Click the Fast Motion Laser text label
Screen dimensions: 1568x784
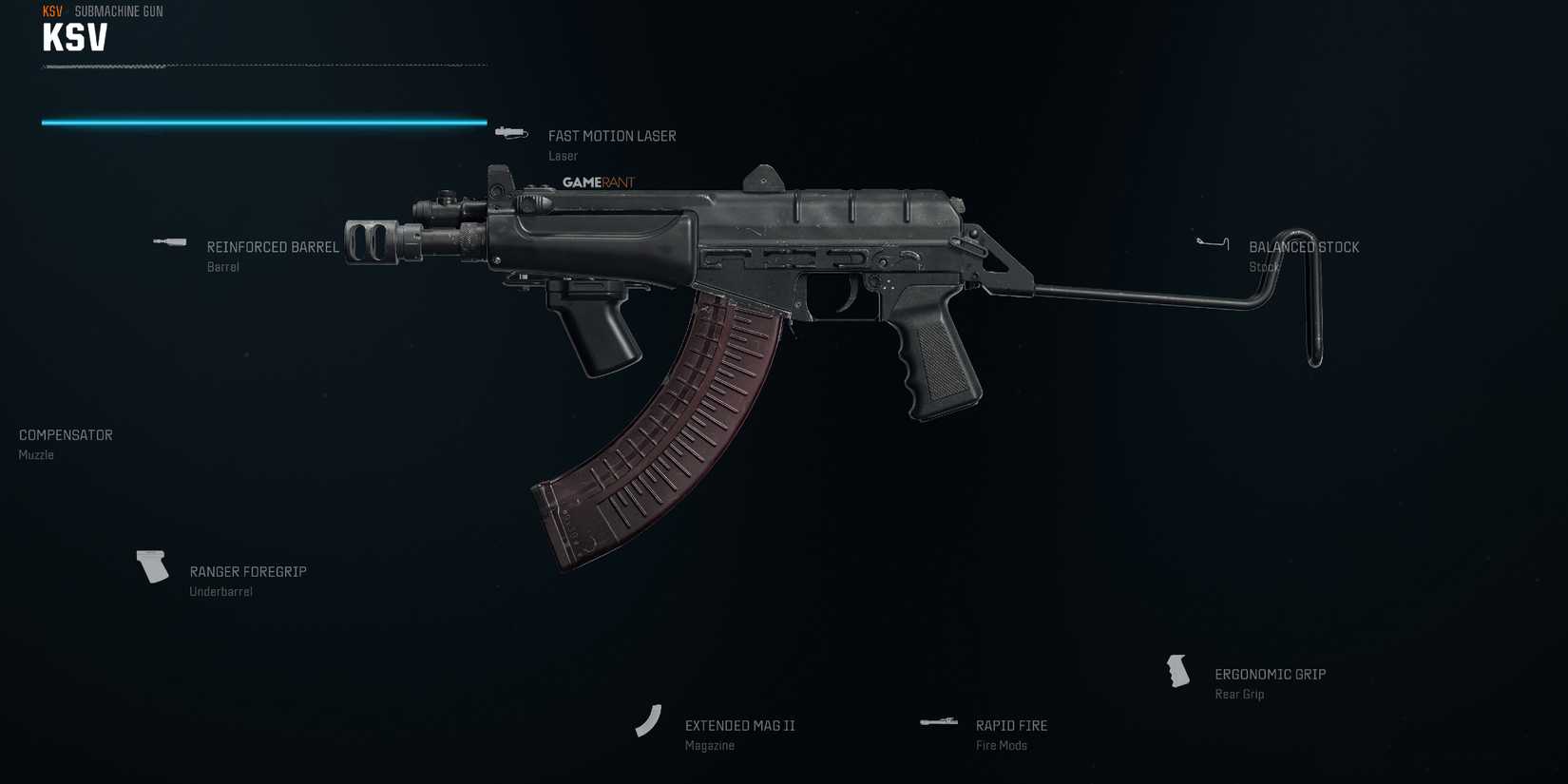[x=612, y=136]
